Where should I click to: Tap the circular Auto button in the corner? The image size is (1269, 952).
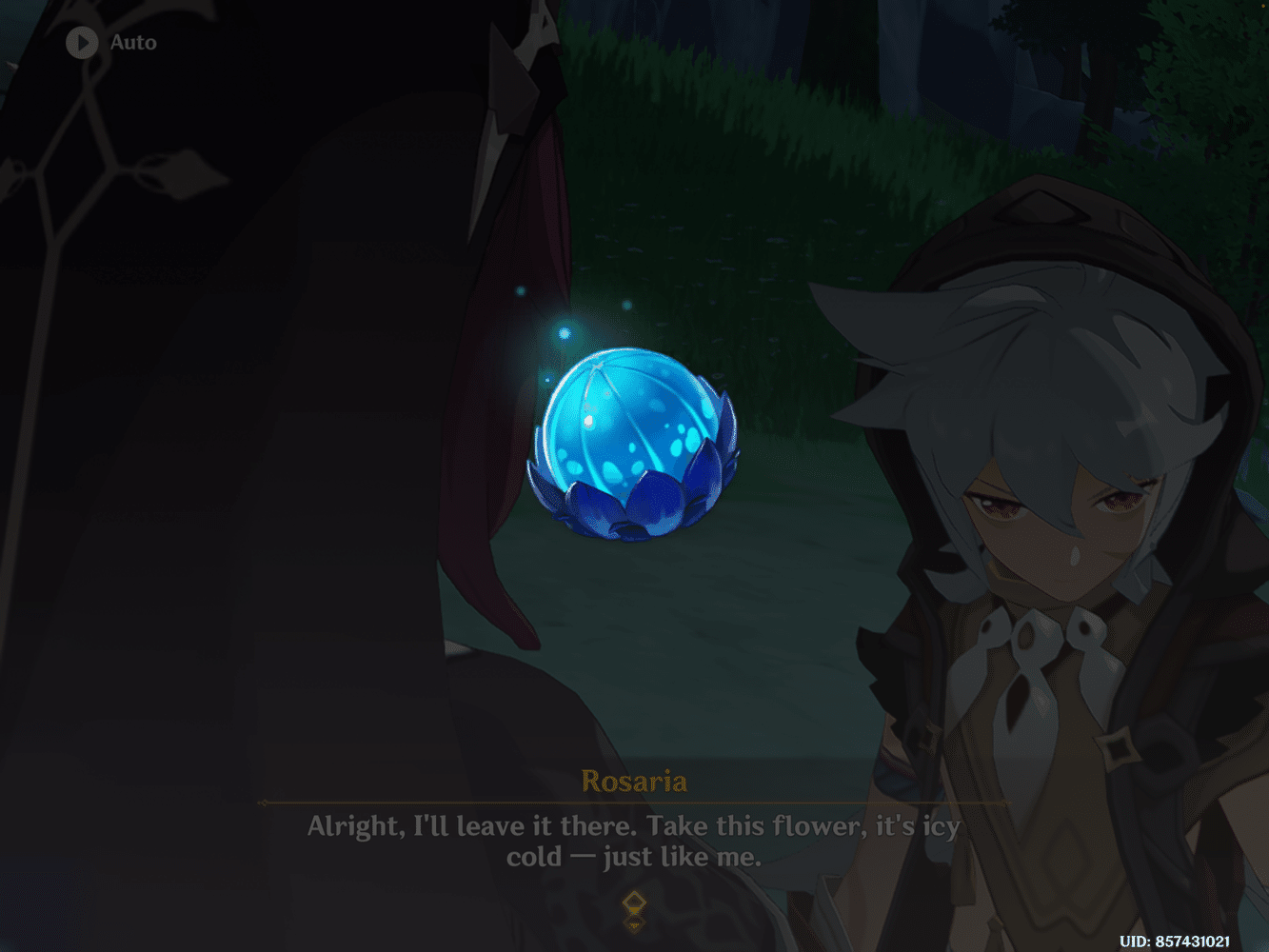[81, 42]
